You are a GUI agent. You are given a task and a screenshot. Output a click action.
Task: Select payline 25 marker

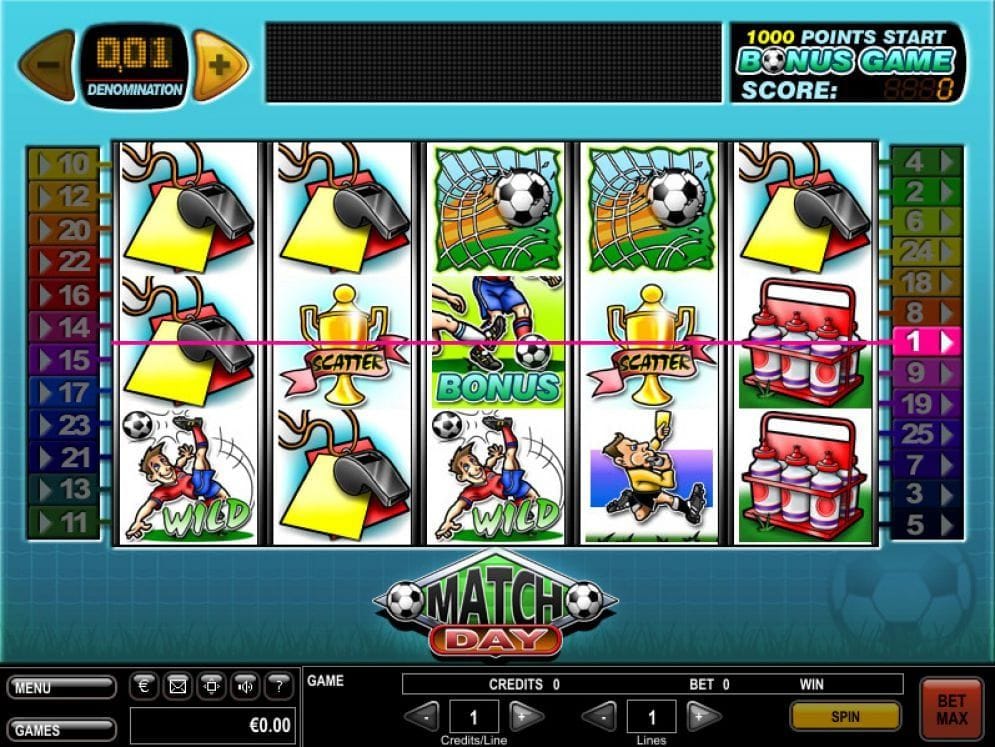tap(926, 434)
